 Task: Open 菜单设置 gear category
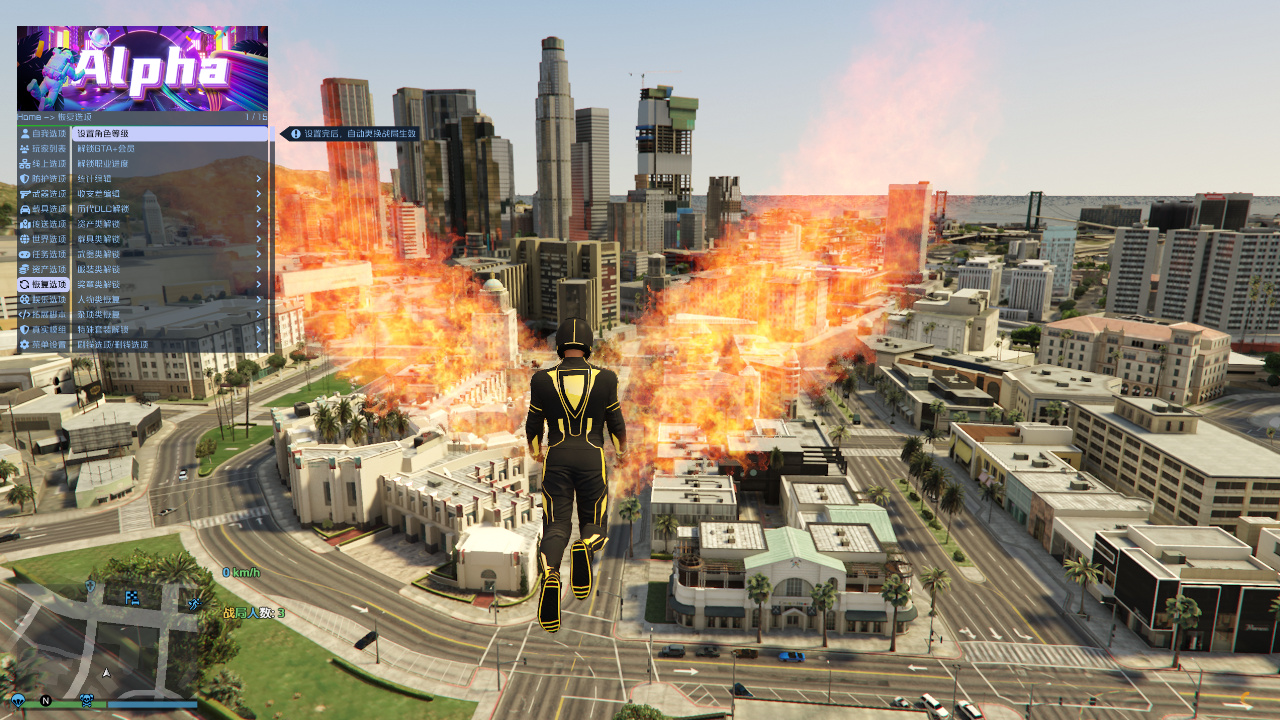(43, 345)
